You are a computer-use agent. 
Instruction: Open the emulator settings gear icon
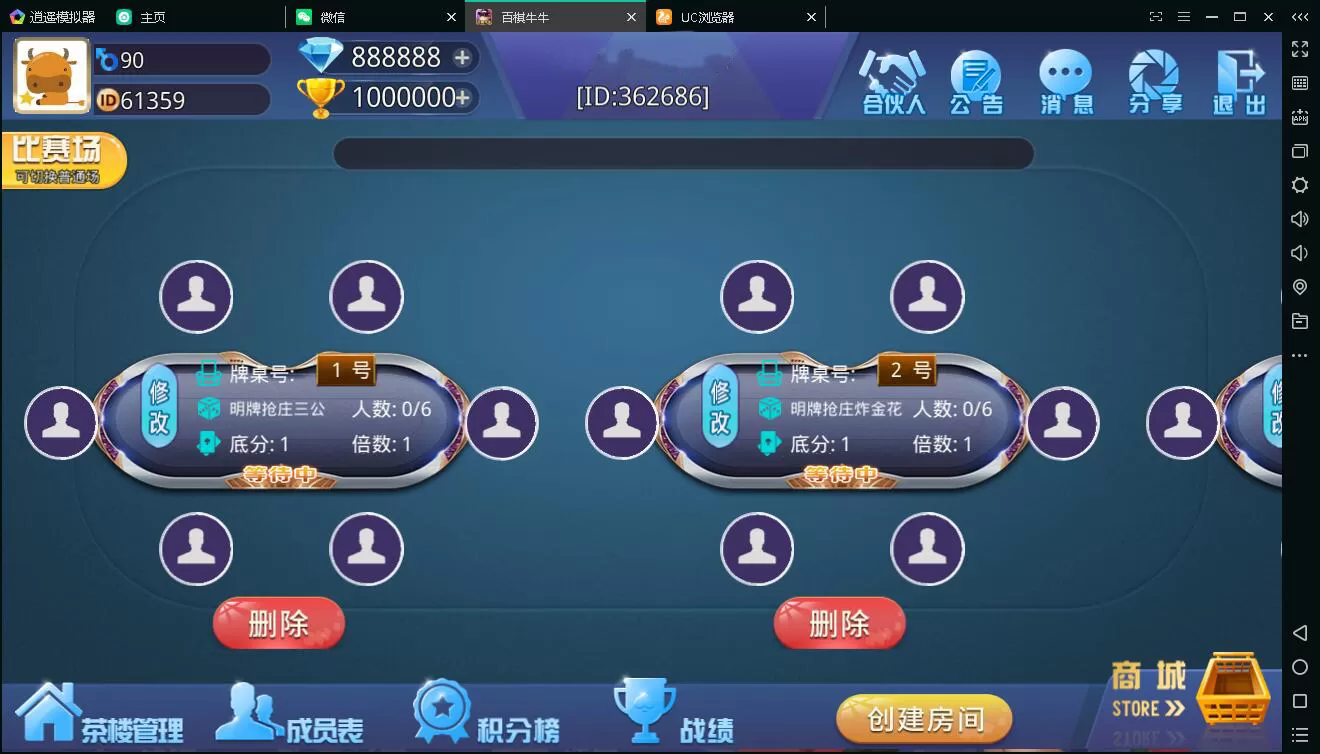(x=1299, y=185)
